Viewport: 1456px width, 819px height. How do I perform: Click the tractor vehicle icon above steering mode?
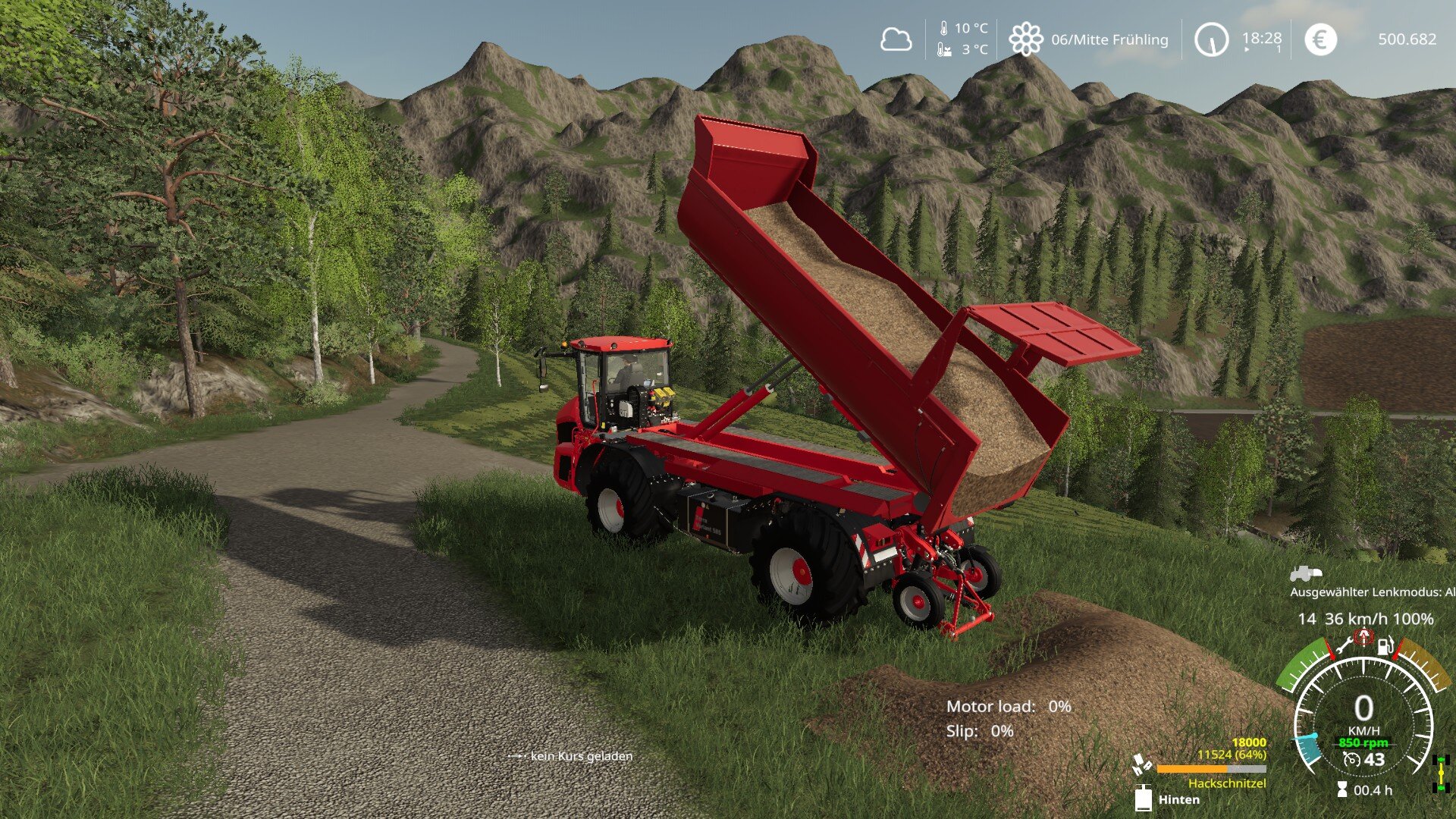(1306, 573)
